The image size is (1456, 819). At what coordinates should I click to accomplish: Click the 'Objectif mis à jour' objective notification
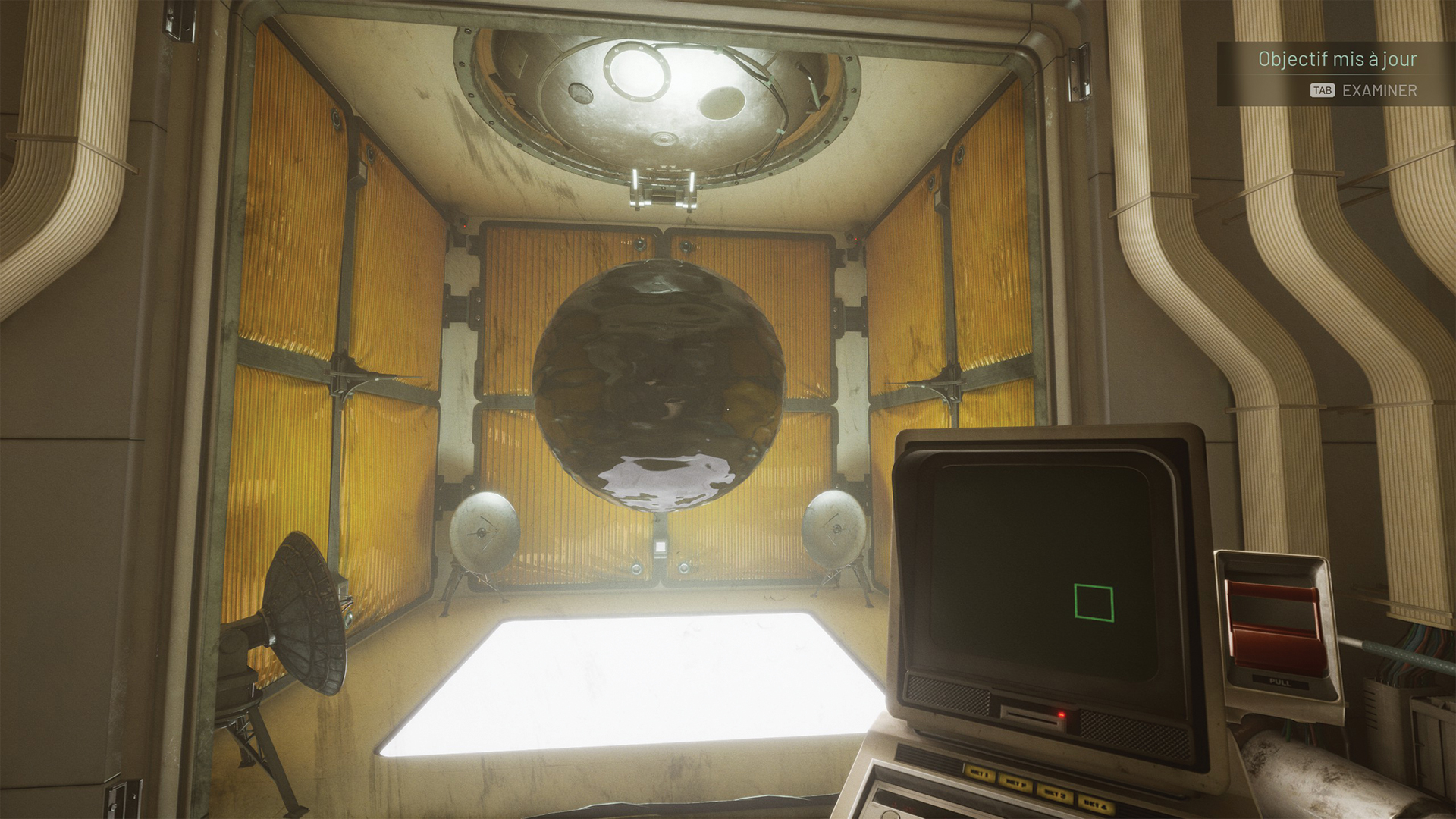pos(1337,59)
